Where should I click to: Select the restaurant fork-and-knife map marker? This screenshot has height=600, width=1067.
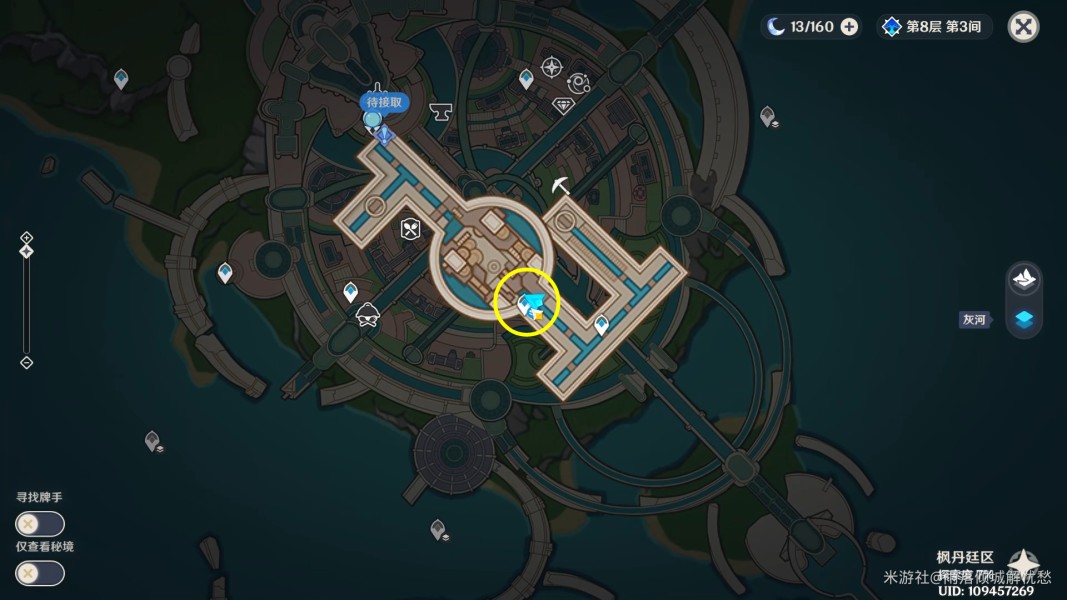pos(410,229)
